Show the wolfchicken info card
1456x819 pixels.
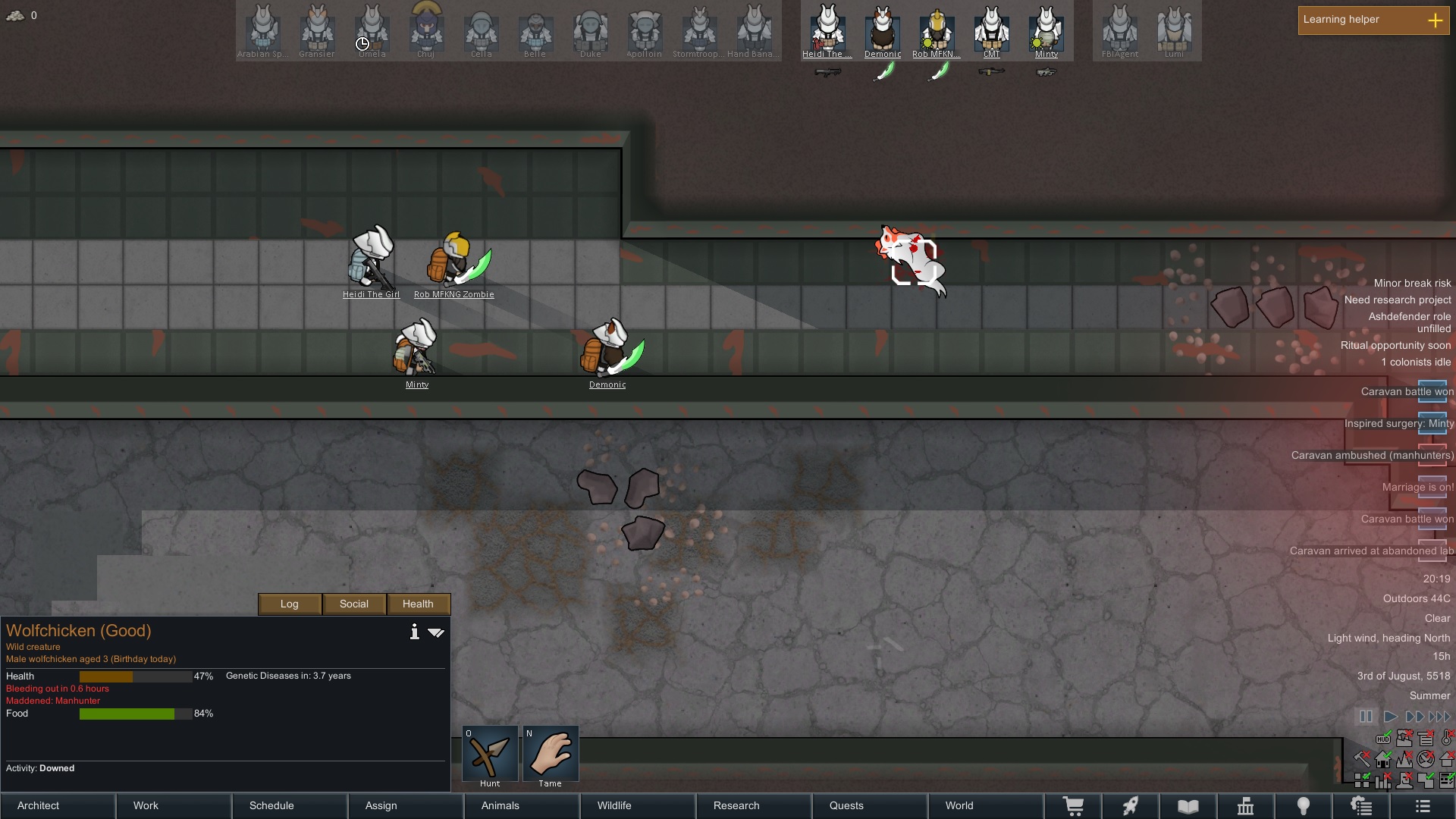(x=414, y=632)
